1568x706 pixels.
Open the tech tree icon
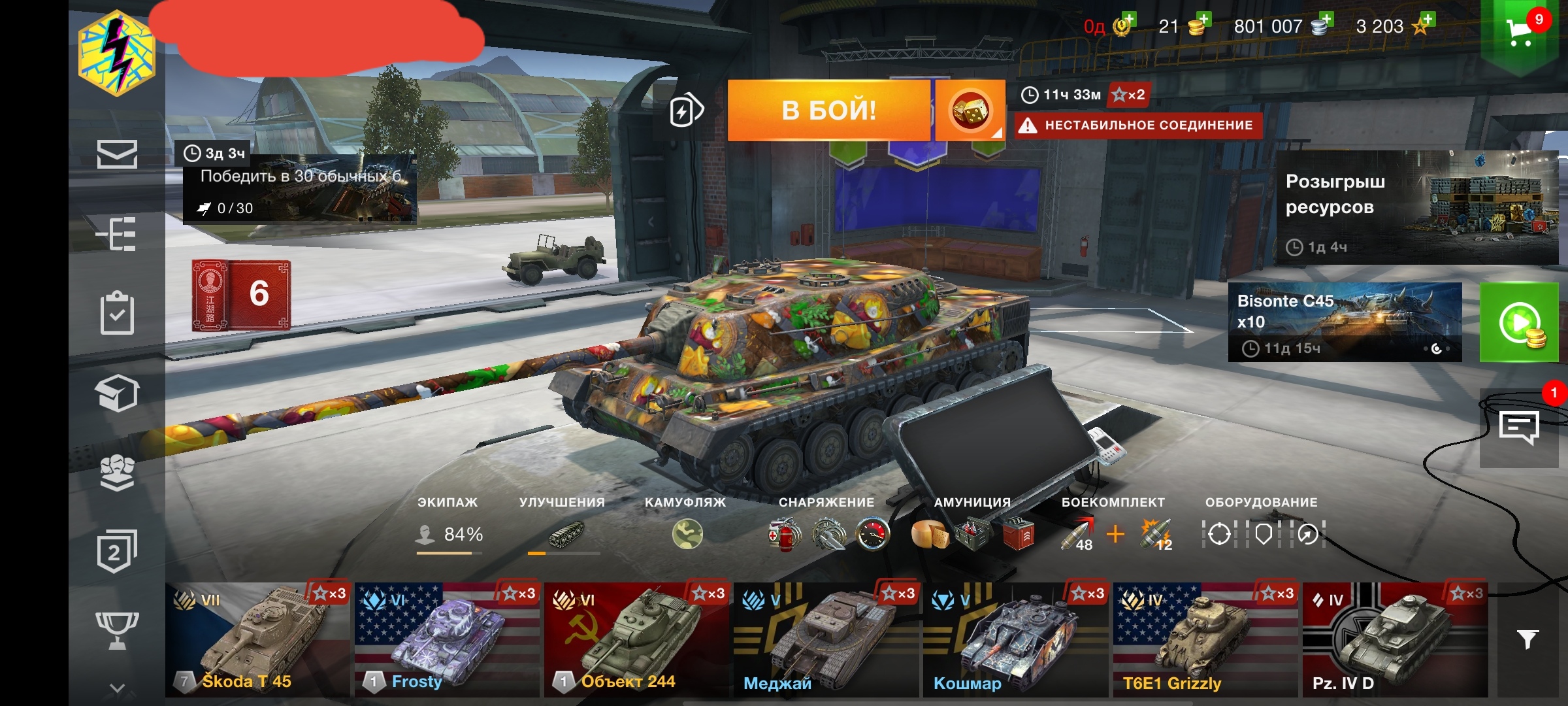click(117, 233)
